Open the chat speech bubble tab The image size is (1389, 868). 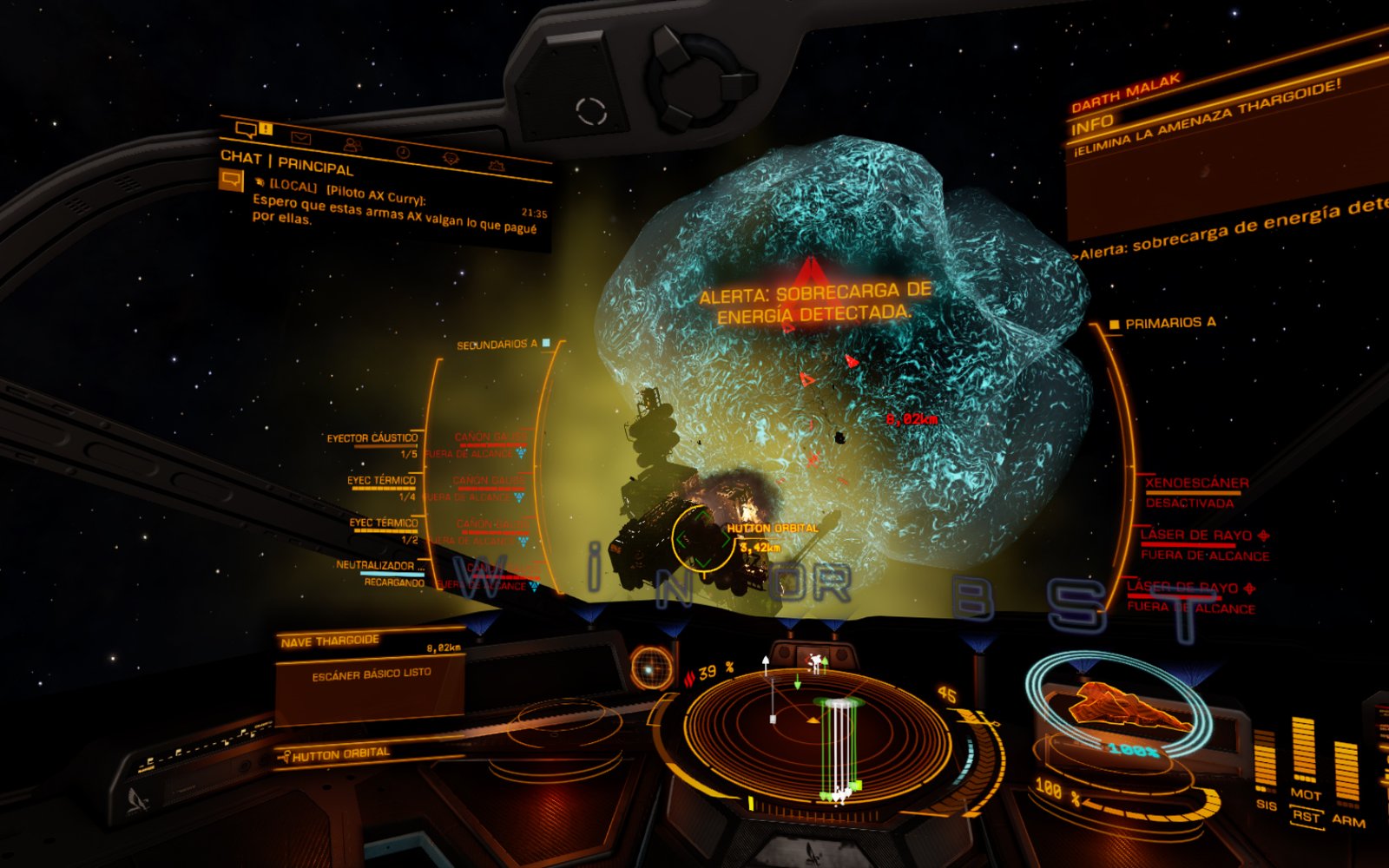pos(246,130)
